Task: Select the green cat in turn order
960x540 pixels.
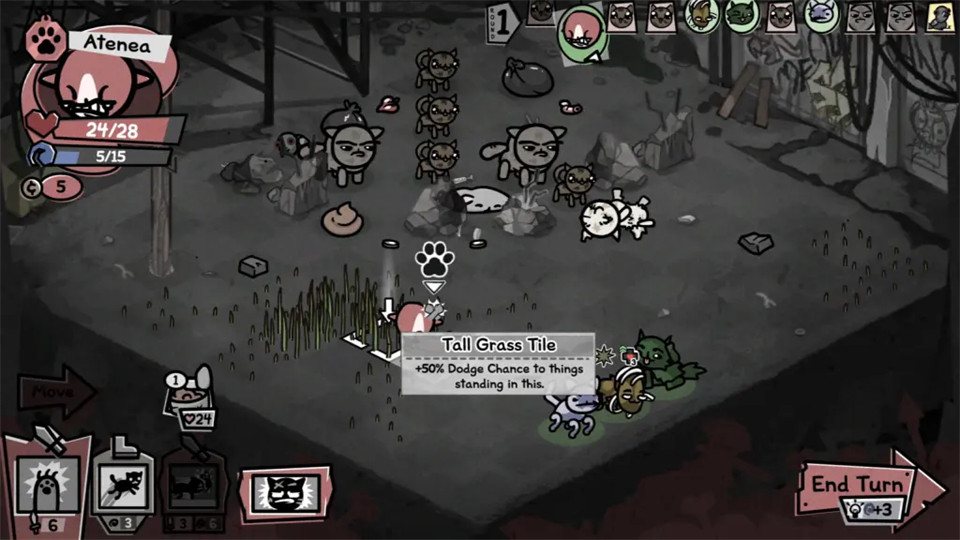Action: [742, 16]
